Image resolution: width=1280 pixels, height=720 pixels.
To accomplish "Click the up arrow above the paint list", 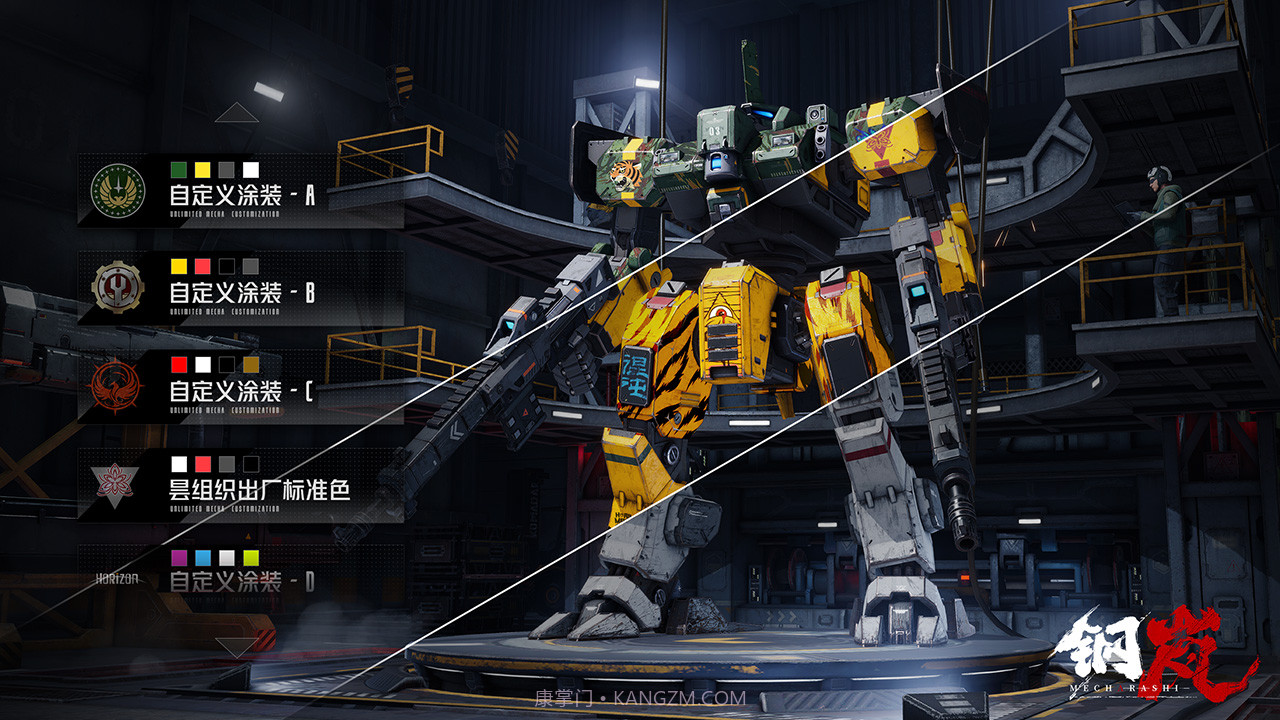I will [x=236, y=112].
